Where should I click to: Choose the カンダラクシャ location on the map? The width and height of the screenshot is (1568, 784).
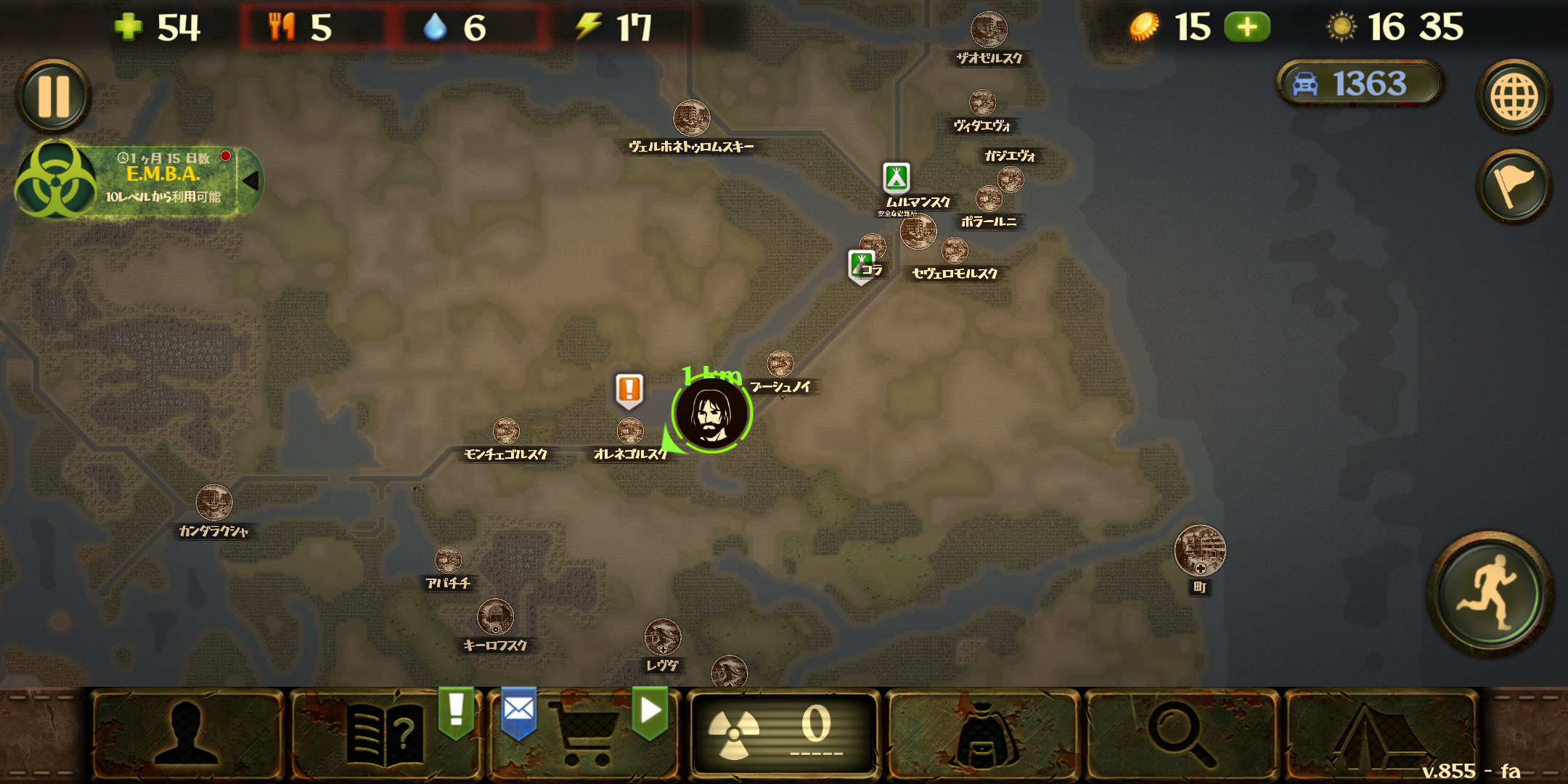pyautogui.click(x=213, y=502)
